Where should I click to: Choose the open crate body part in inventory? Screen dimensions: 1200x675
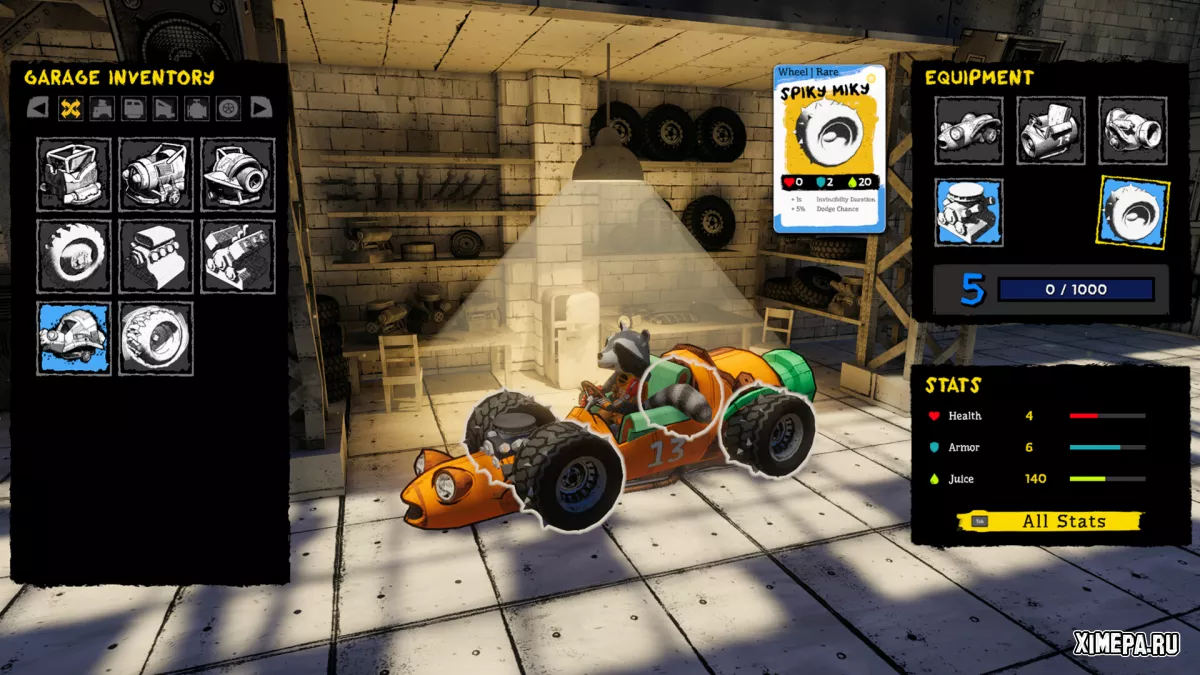[x=73, y=174]
